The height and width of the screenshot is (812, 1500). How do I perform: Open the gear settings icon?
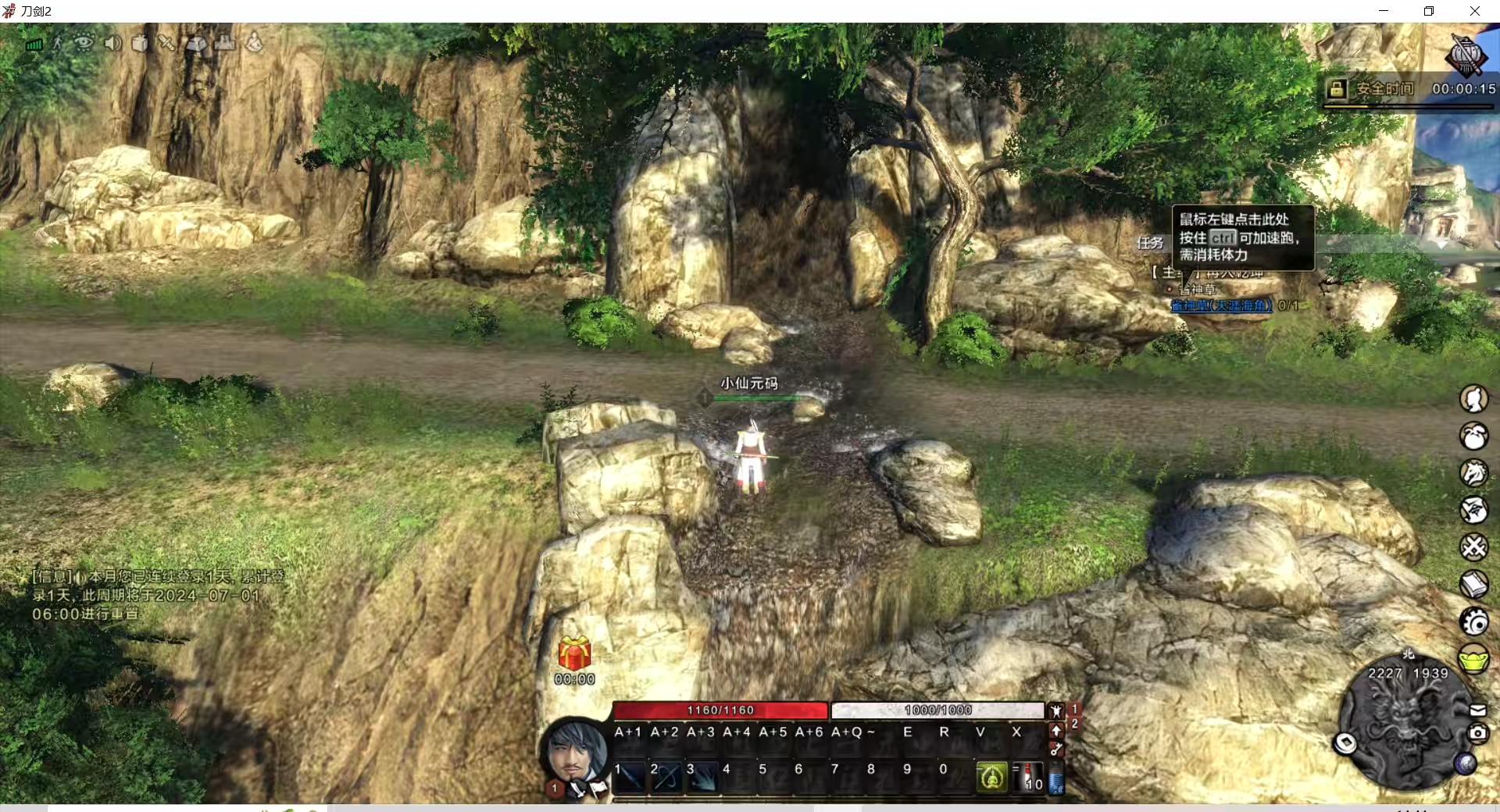pos(1473,621)
